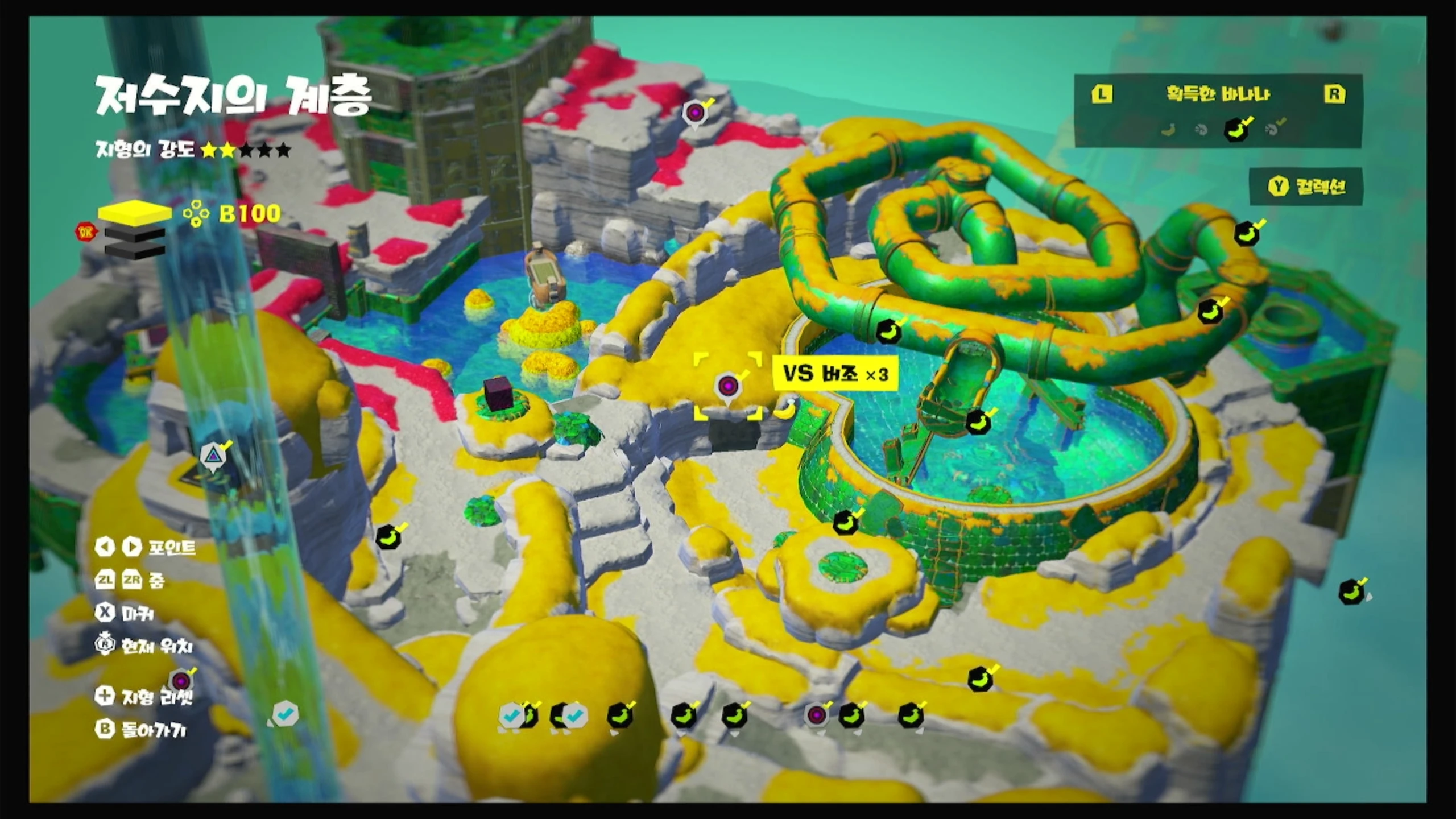Select the banana marker inside the circular pool

(979, 421)
